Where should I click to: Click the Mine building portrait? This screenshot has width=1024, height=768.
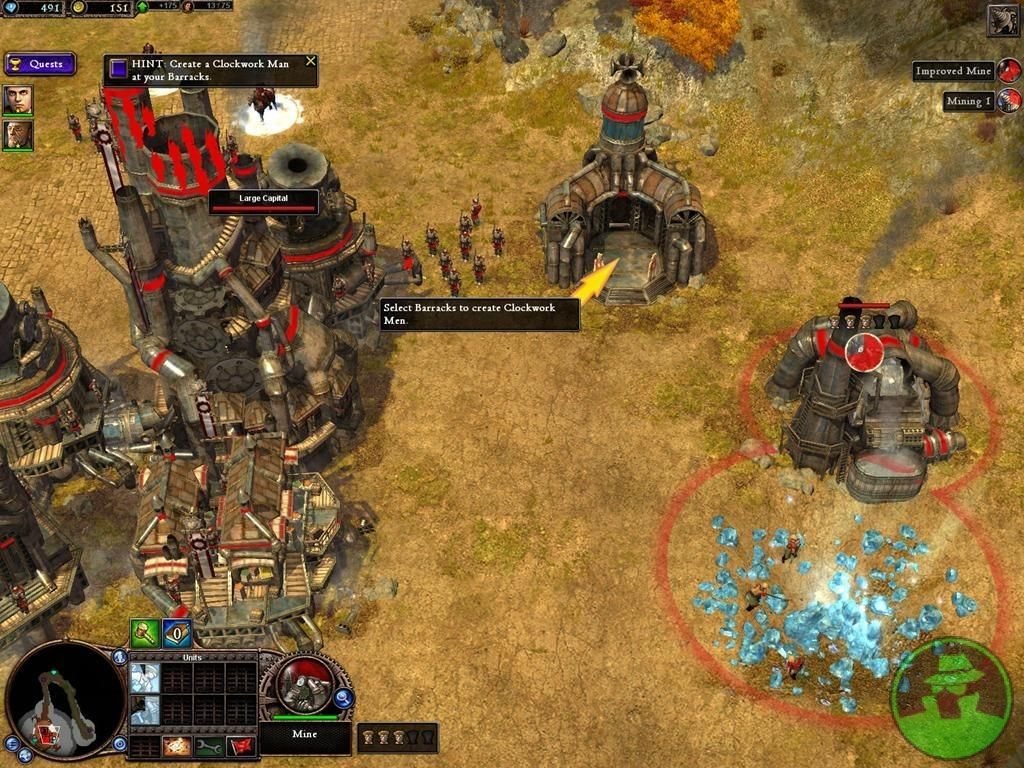pos(304,686)
